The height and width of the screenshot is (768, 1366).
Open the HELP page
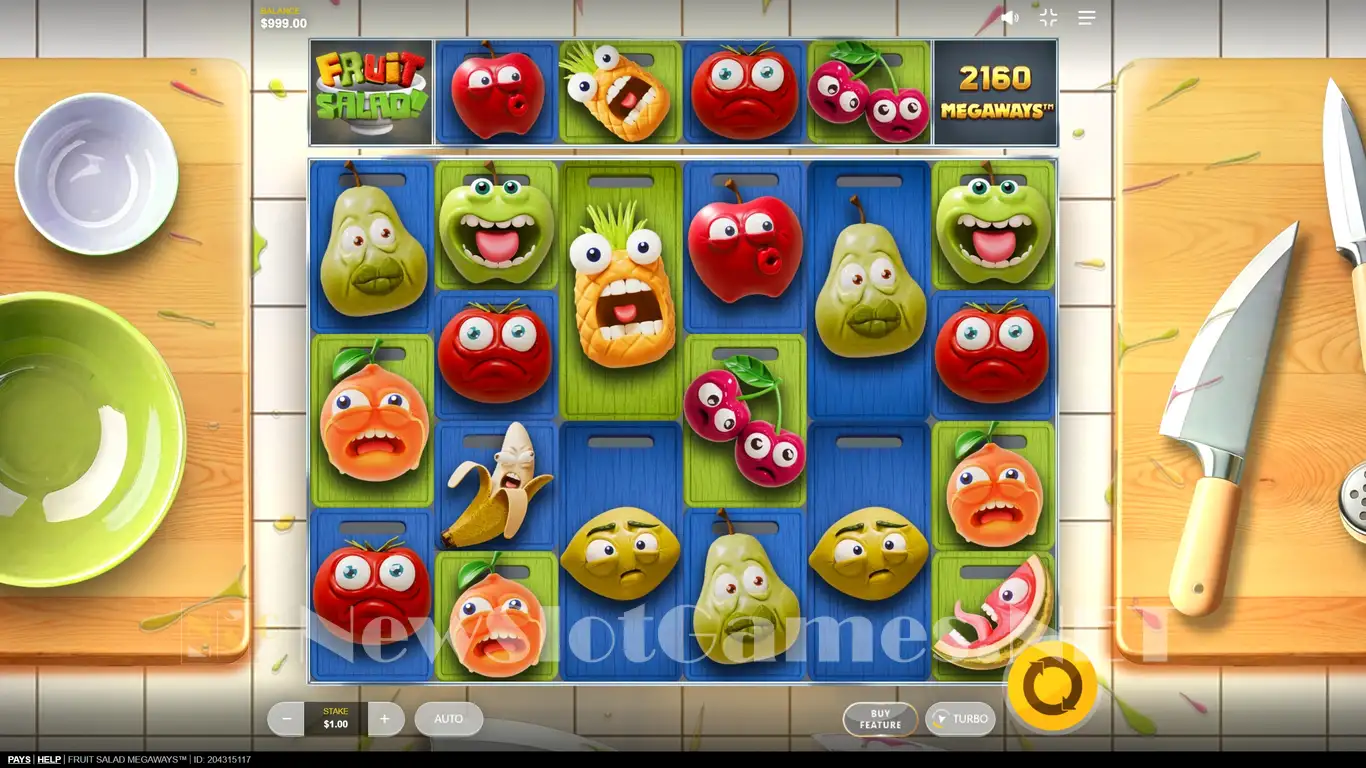(49, 760)
